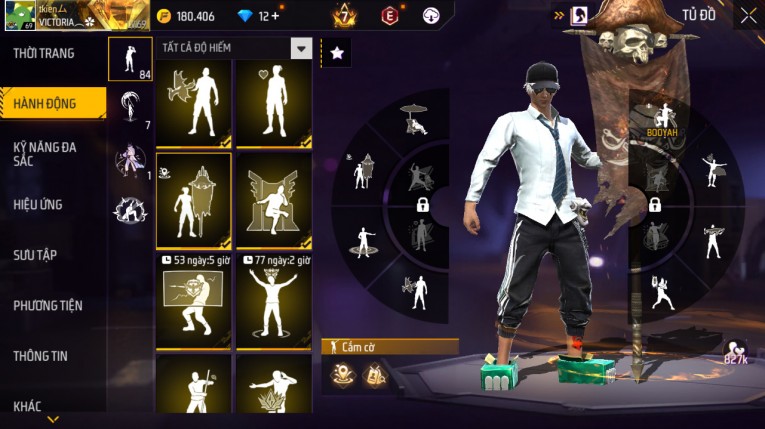
Task: Select the KHÁC menu entry
Action: [x=27, y=406]
